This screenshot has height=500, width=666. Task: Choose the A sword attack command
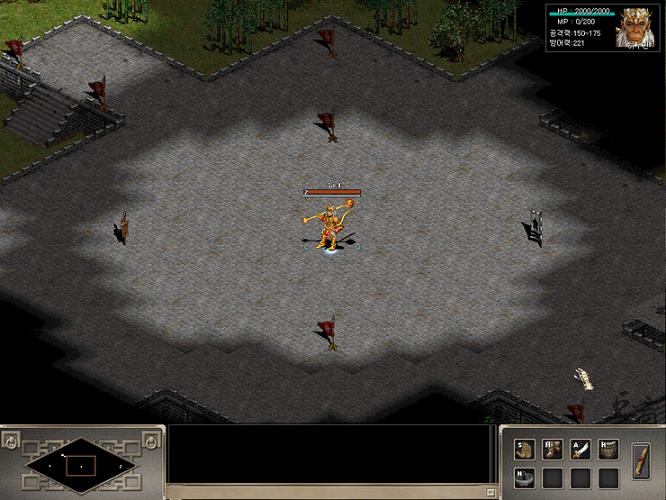coord(581,450)
